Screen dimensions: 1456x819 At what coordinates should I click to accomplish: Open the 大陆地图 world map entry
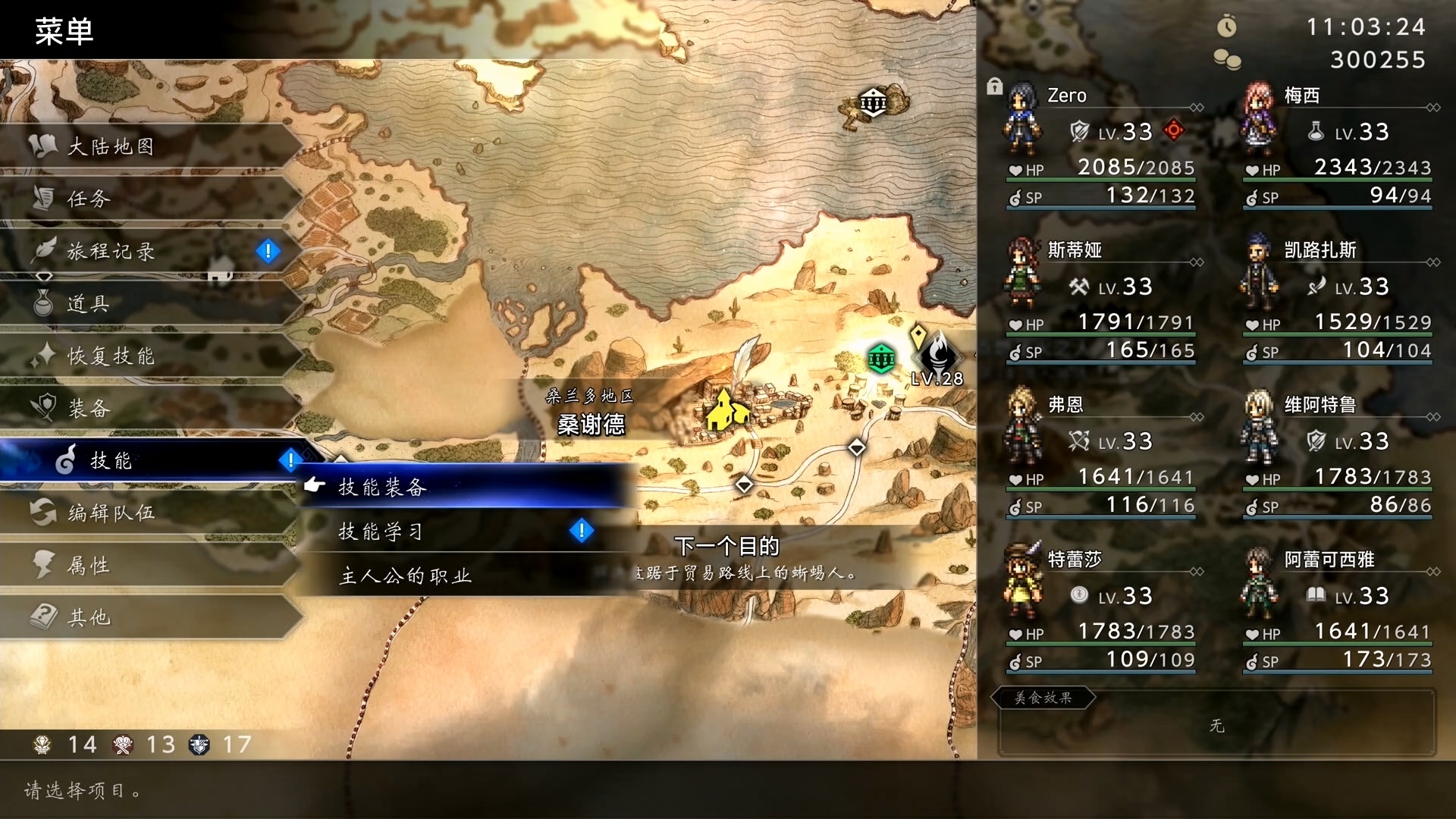[x=111, y=146]
